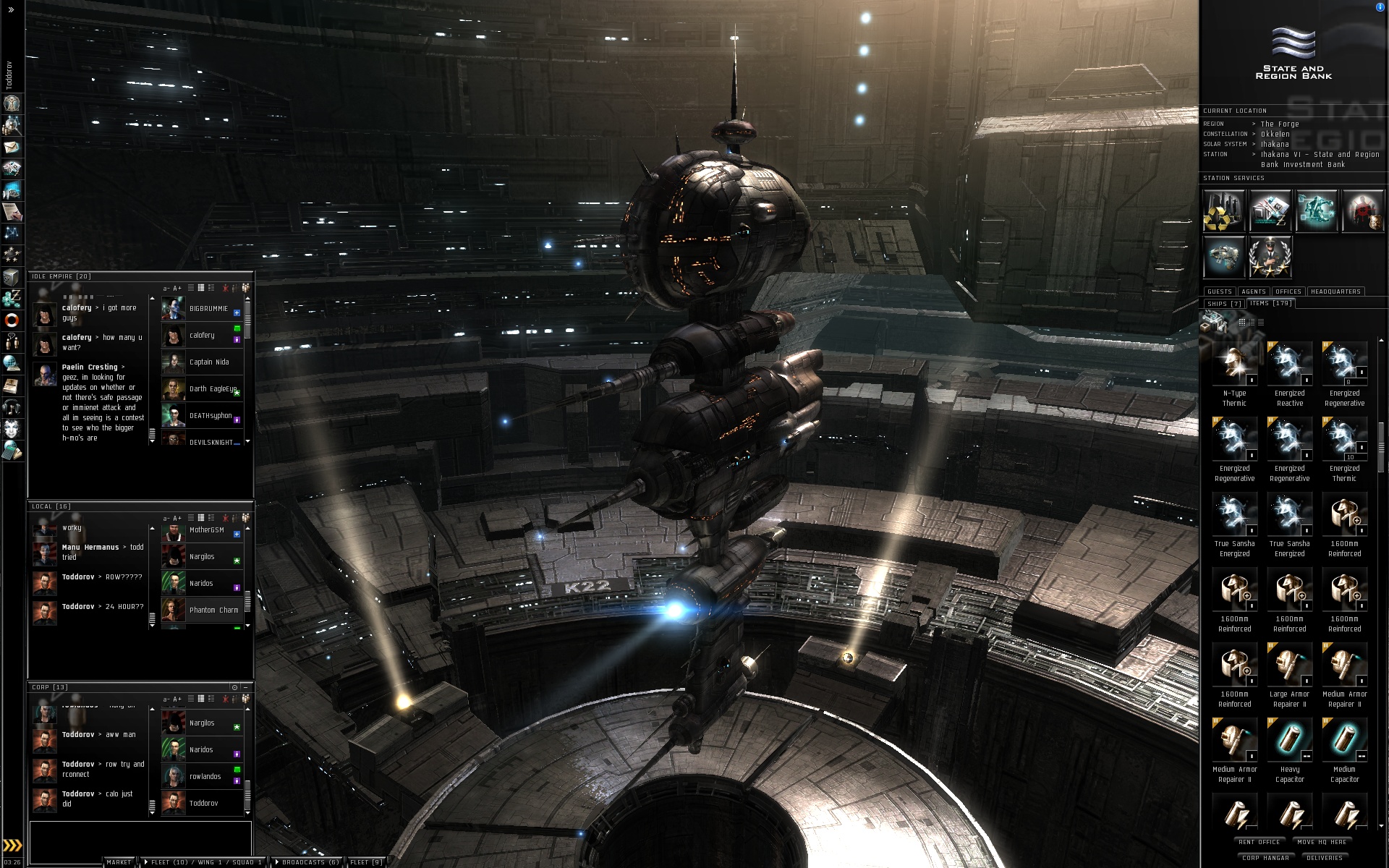The image size is (1389, 868).
Task: Show the Headquarters tab
Action: pos(1335,292)
